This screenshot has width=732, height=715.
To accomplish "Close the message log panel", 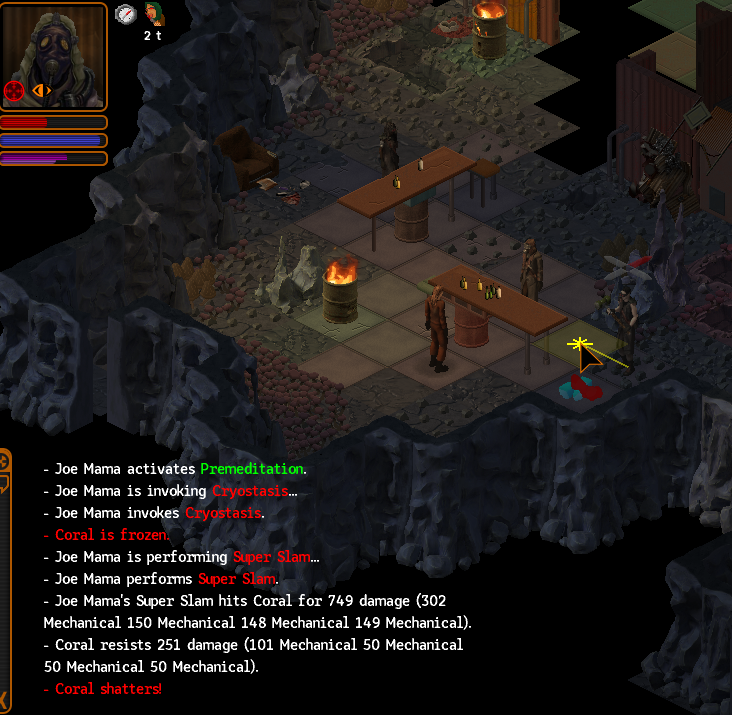I will [4, 698].
